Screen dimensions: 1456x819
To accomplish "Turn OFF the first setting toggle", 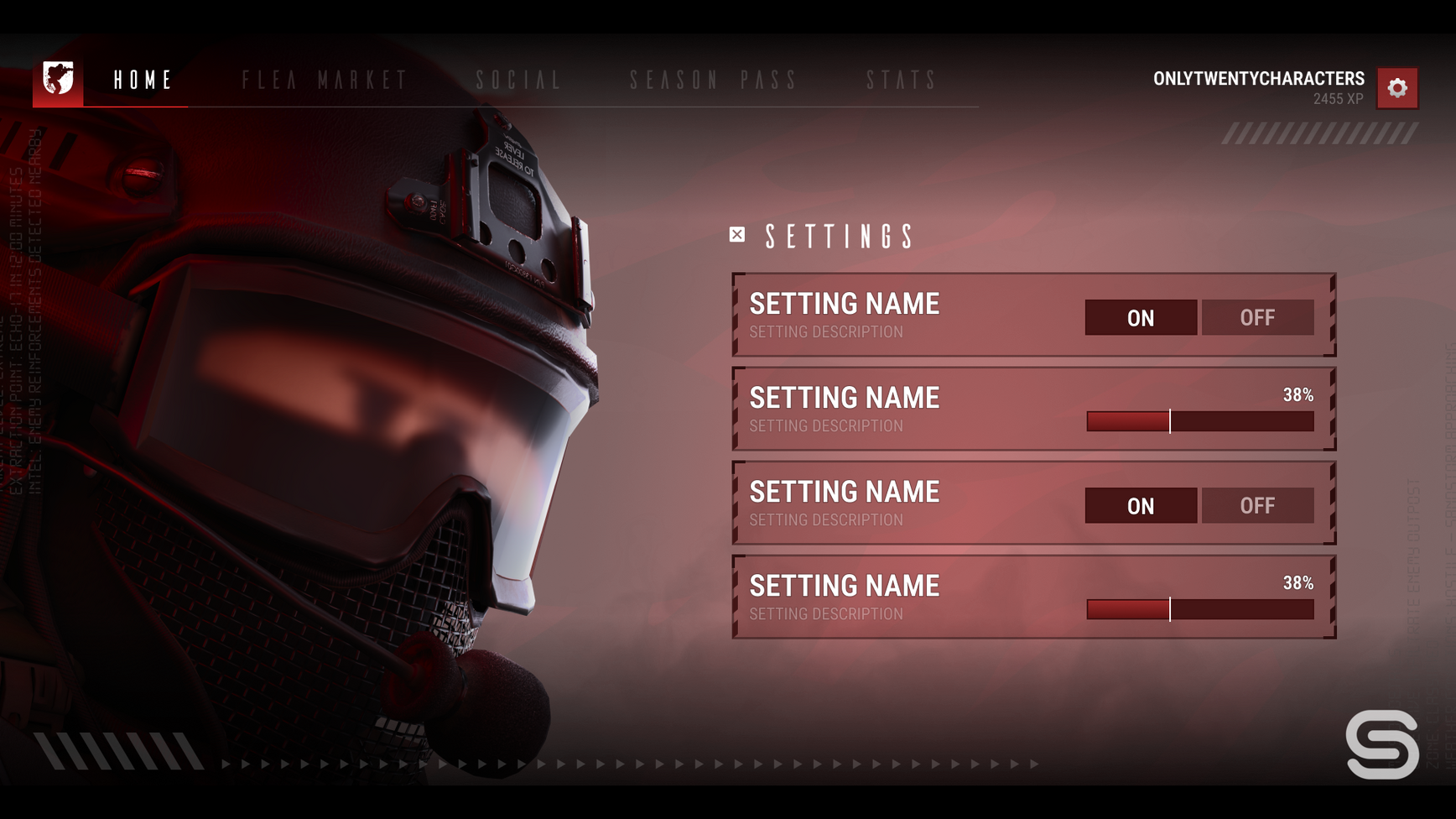I will (1258, 317).
